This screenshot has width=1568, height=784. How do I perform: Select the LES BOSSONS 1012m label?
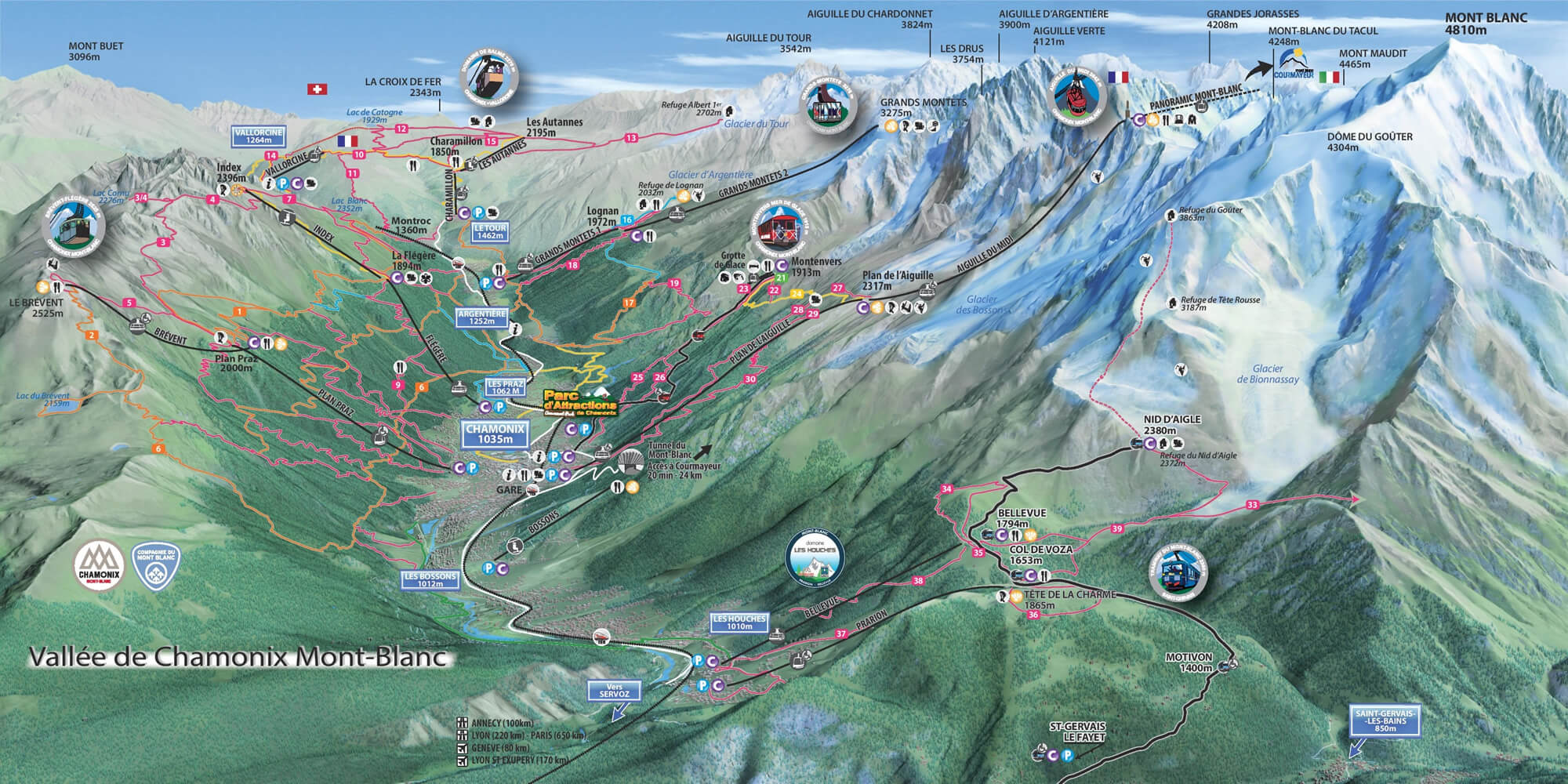[x=430, y=580]
